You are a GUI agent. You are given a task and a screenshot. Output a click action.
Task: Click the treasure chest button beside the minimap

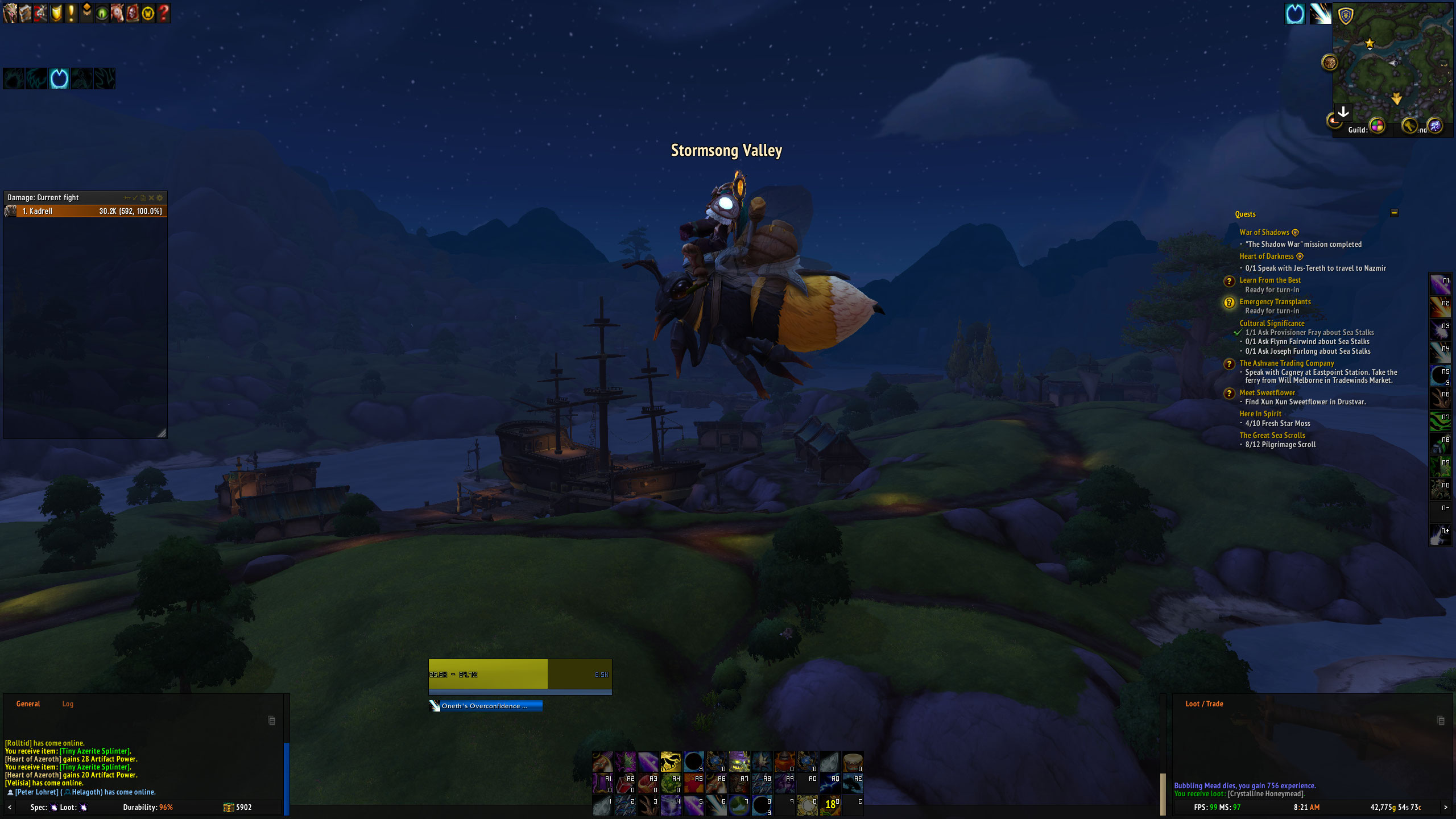(1330, 62)
